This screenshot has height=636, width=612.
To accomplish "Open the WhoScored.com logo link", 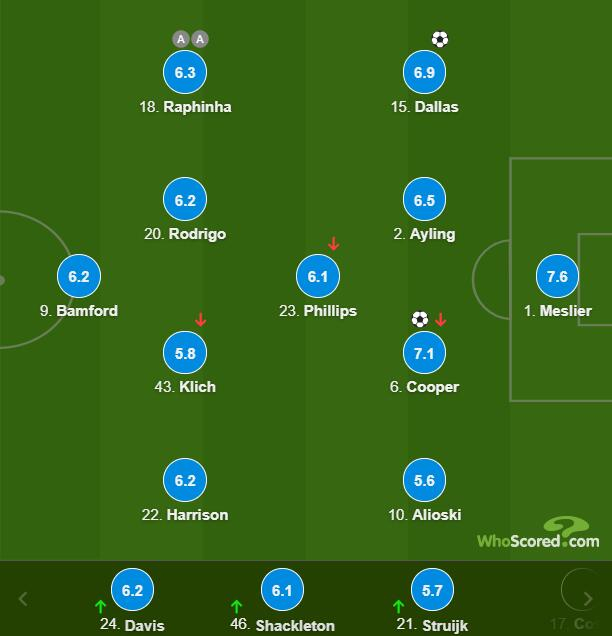I will click(538, 534).
